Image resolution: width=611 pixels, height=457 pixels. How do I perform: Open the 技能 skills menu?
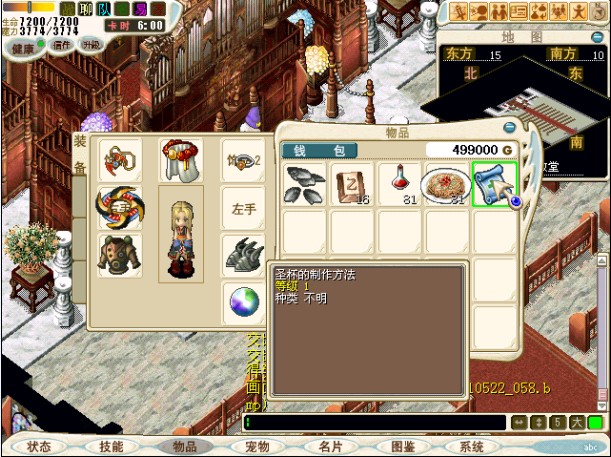[x=112, y=447]
